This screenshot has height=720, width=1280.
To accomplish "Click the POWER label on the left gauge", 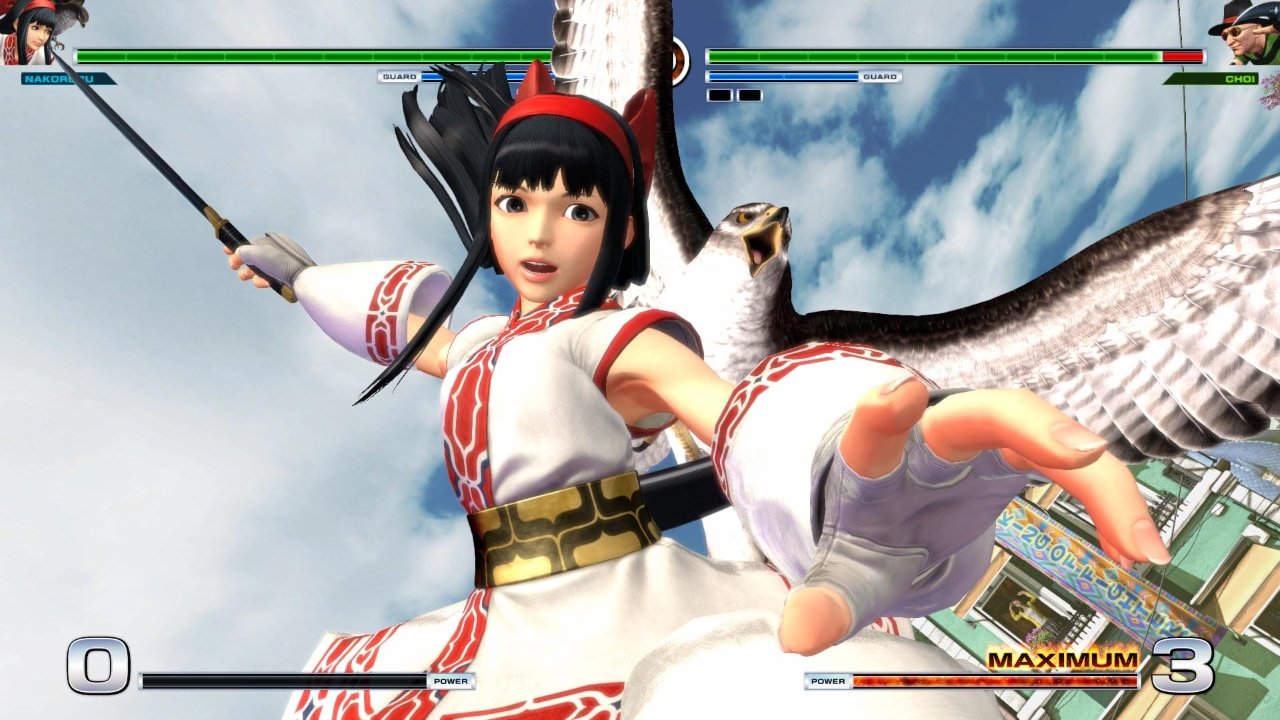I will tap(451, 682).
